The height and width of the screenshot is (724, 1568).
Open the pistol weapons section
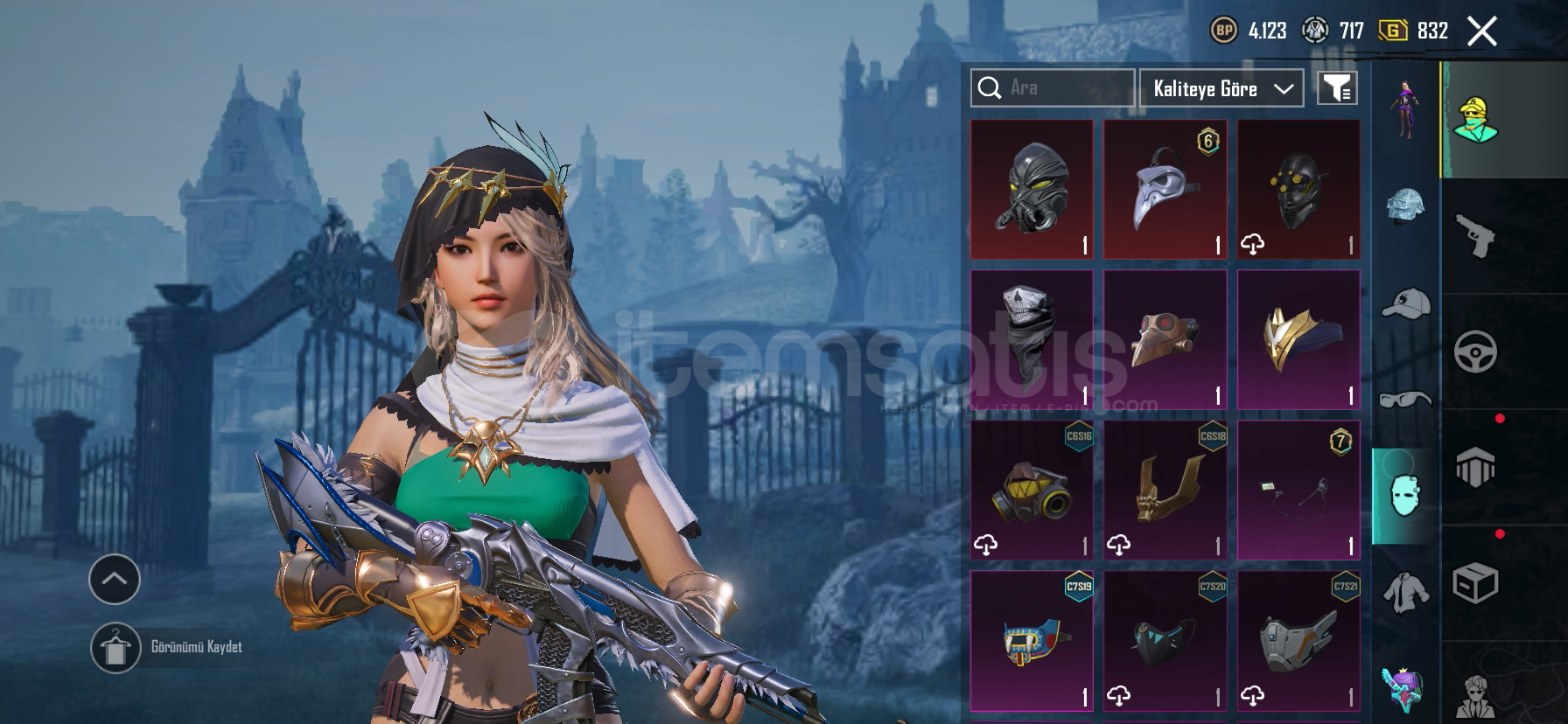click(x=1475, y=236)
